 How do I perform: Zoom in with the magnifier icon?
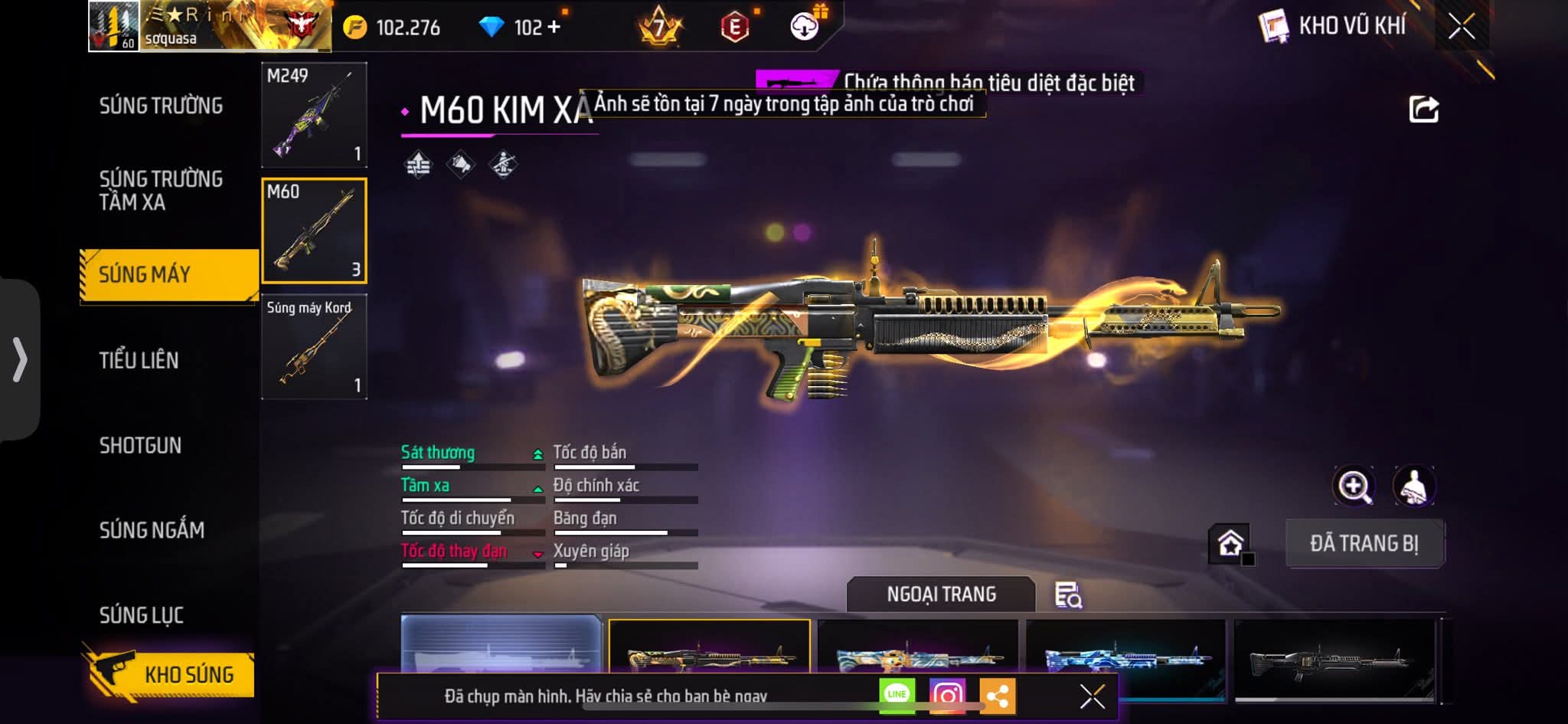coord(1354,486)
